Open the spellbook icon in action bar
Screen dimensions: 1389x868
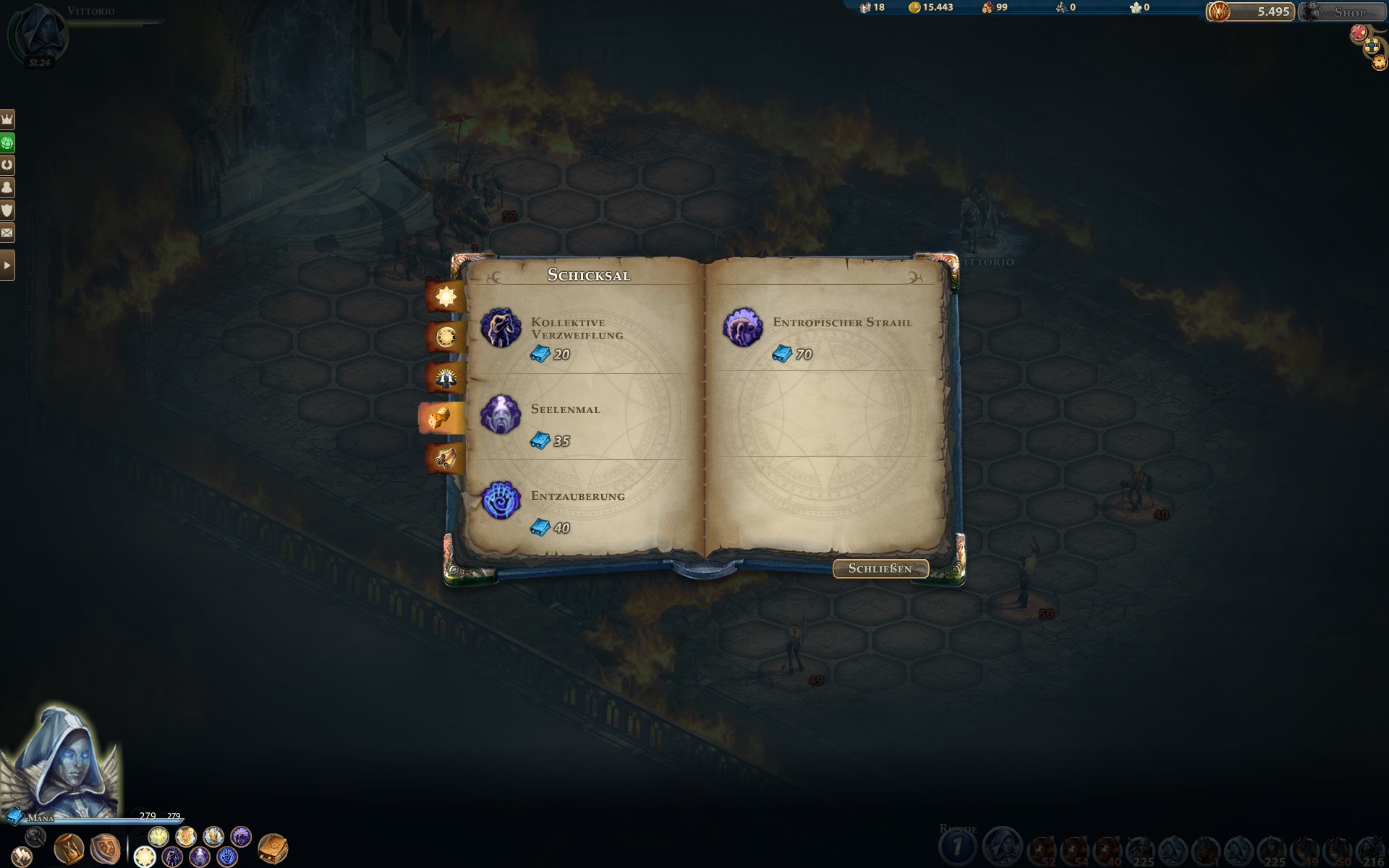[x=273, y=848]
